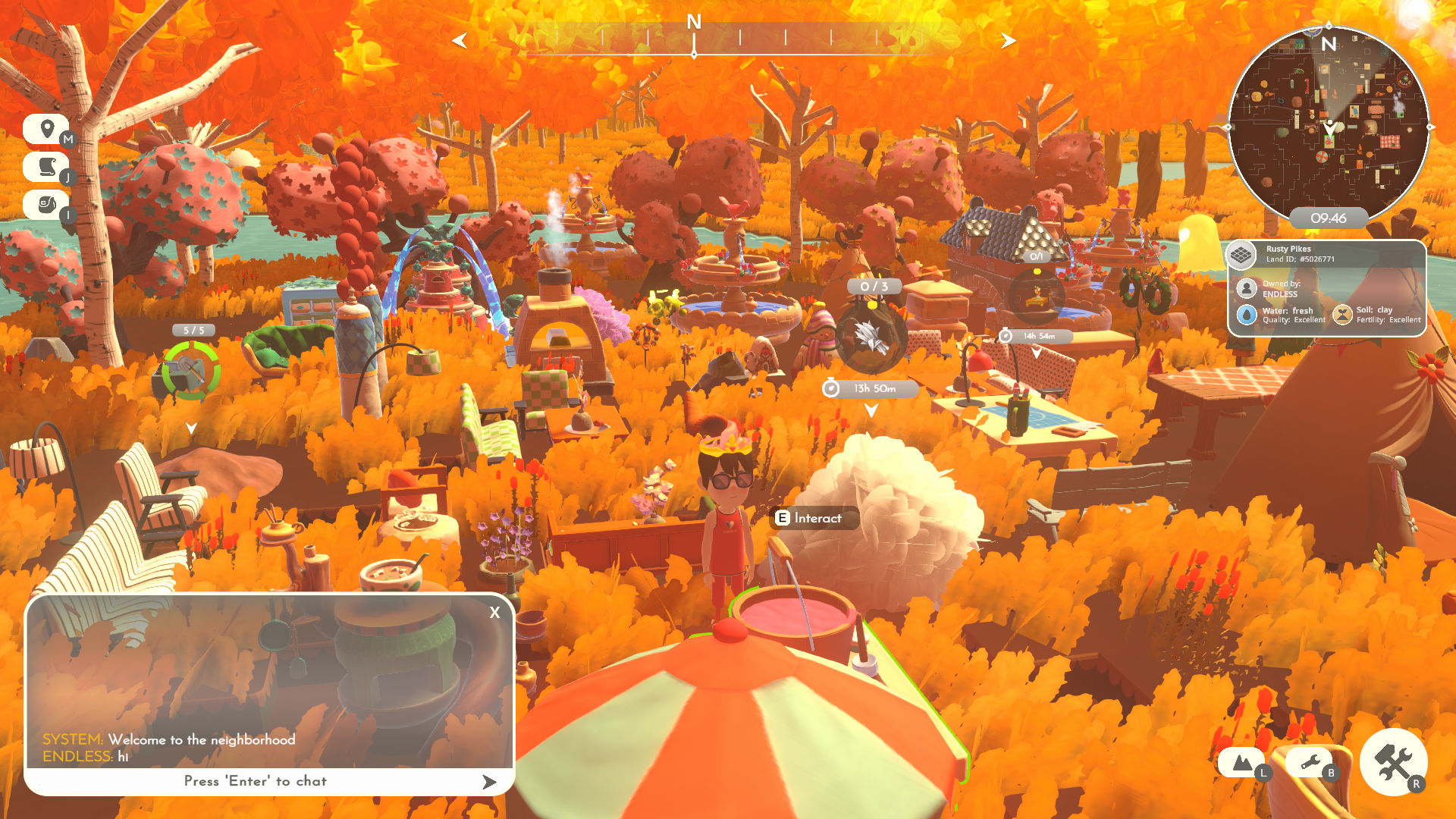Rotate the compass right with the arrow
1456x819 pixels.
1008,41
